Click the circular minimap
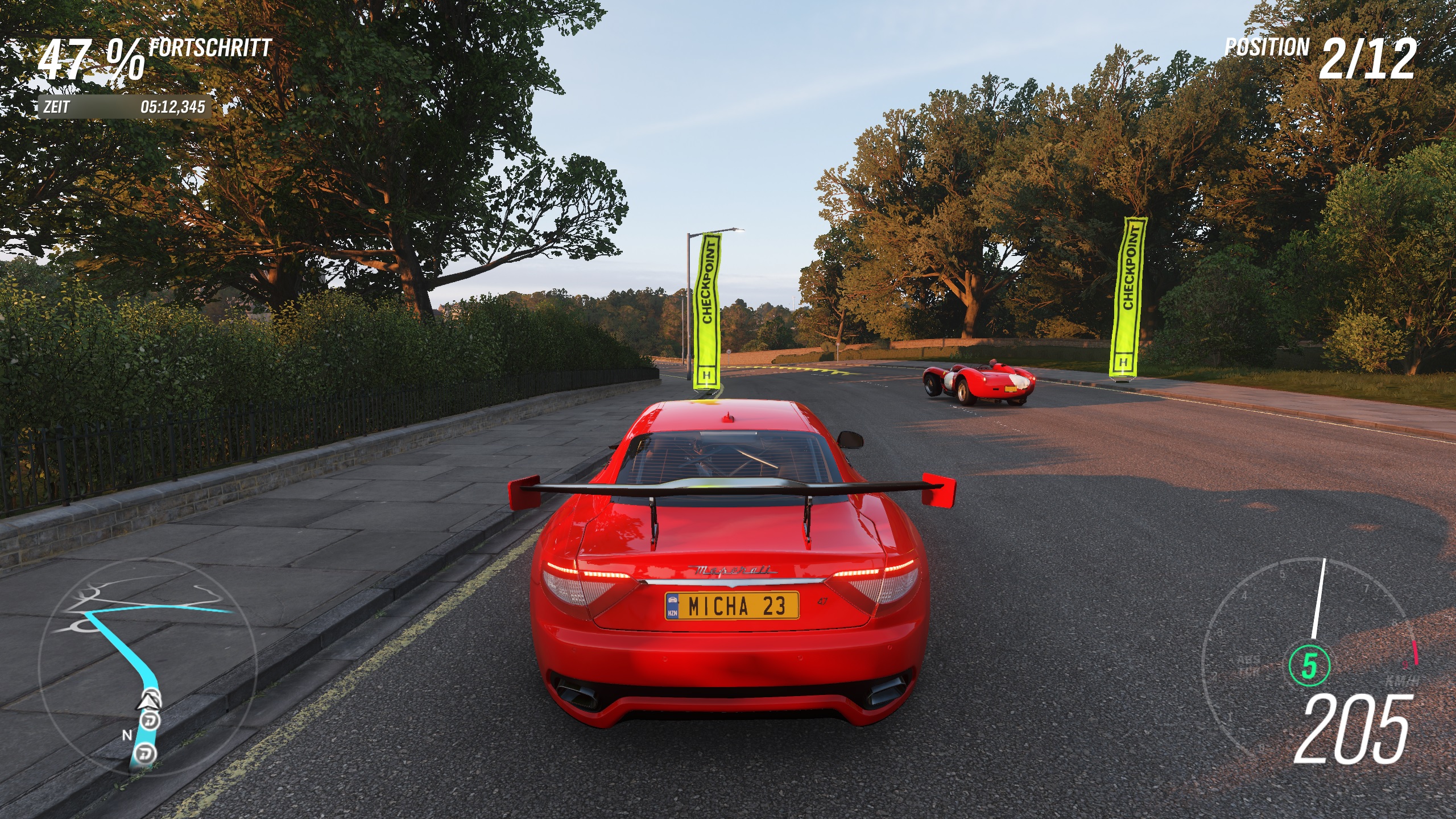 click(x=147, y=664)
